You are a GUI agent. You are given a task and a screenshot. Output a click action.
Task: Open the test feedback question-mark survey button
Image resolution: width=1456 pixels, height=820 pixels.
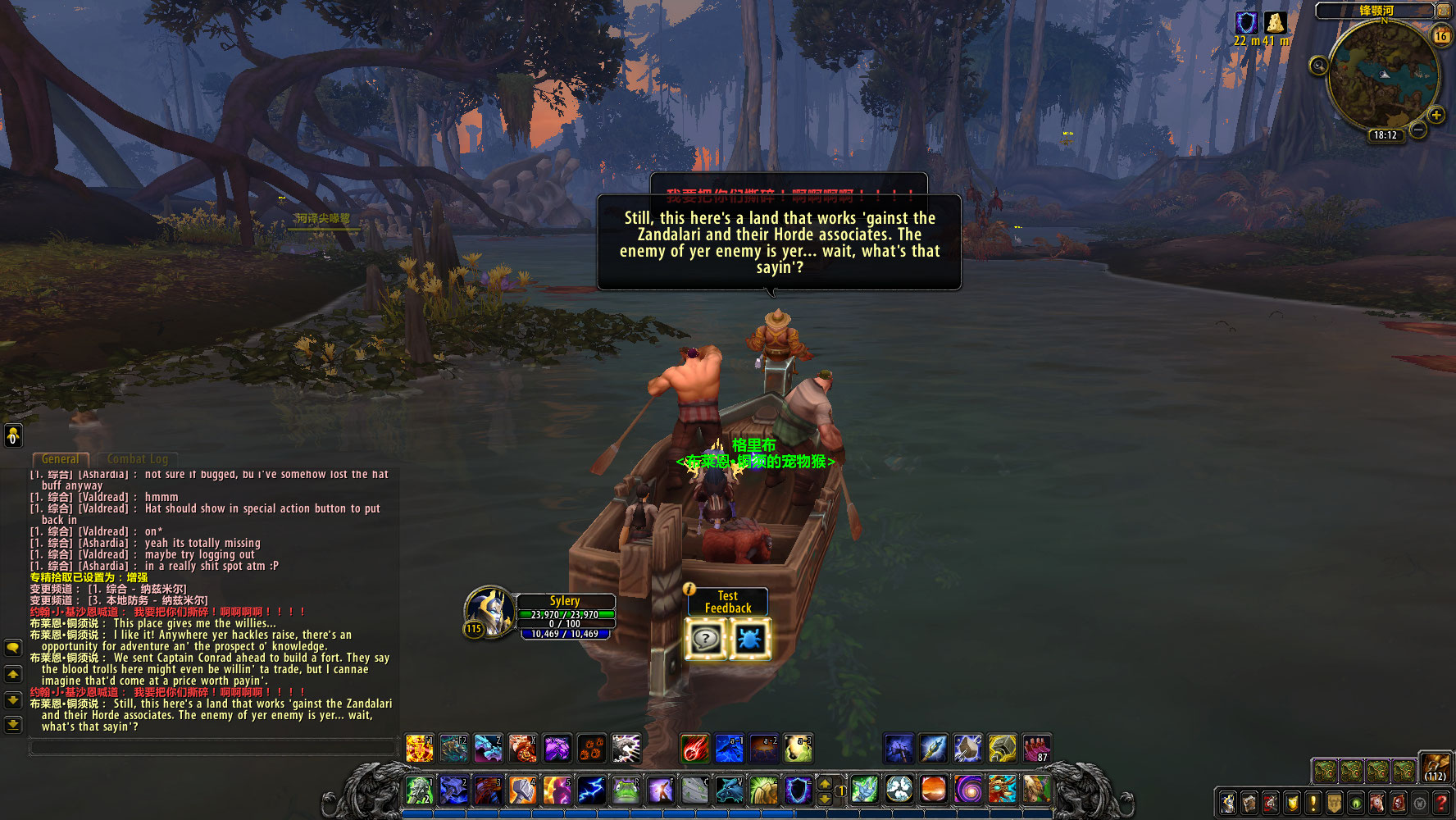coord(706,639)
